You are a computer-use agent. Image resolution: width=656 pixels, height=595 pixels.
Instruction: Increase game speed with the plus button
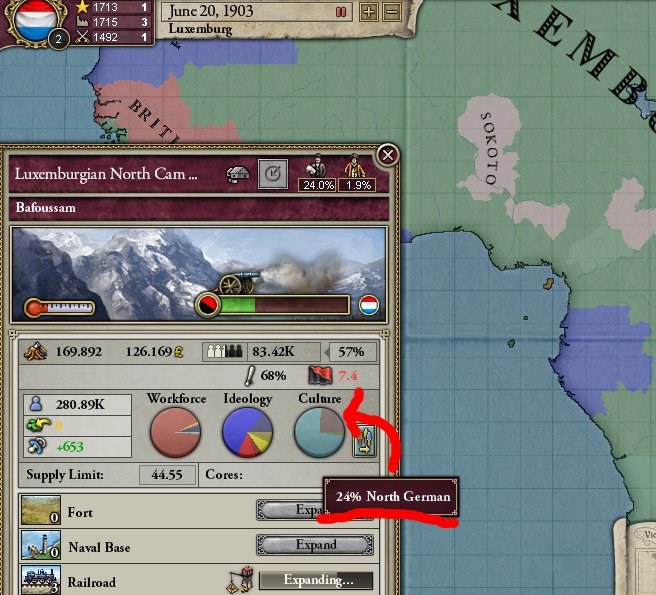tap(368, 12)
